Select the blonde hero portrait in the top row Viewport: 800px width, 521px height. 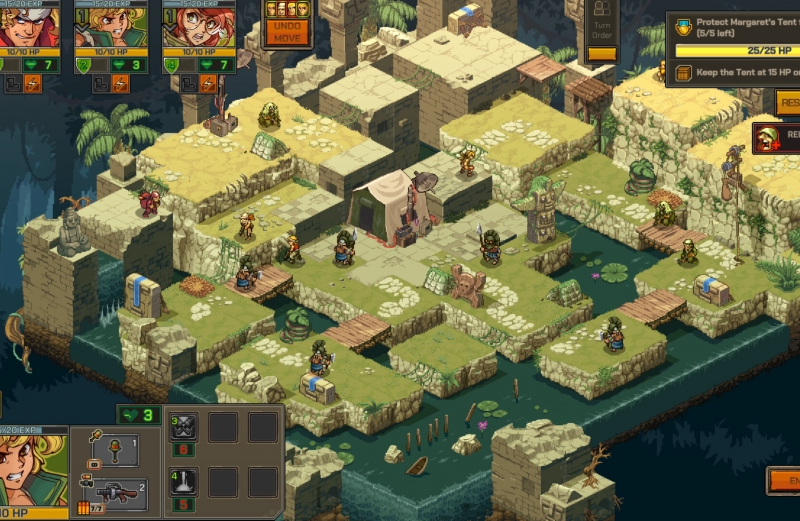click(110, 26)
